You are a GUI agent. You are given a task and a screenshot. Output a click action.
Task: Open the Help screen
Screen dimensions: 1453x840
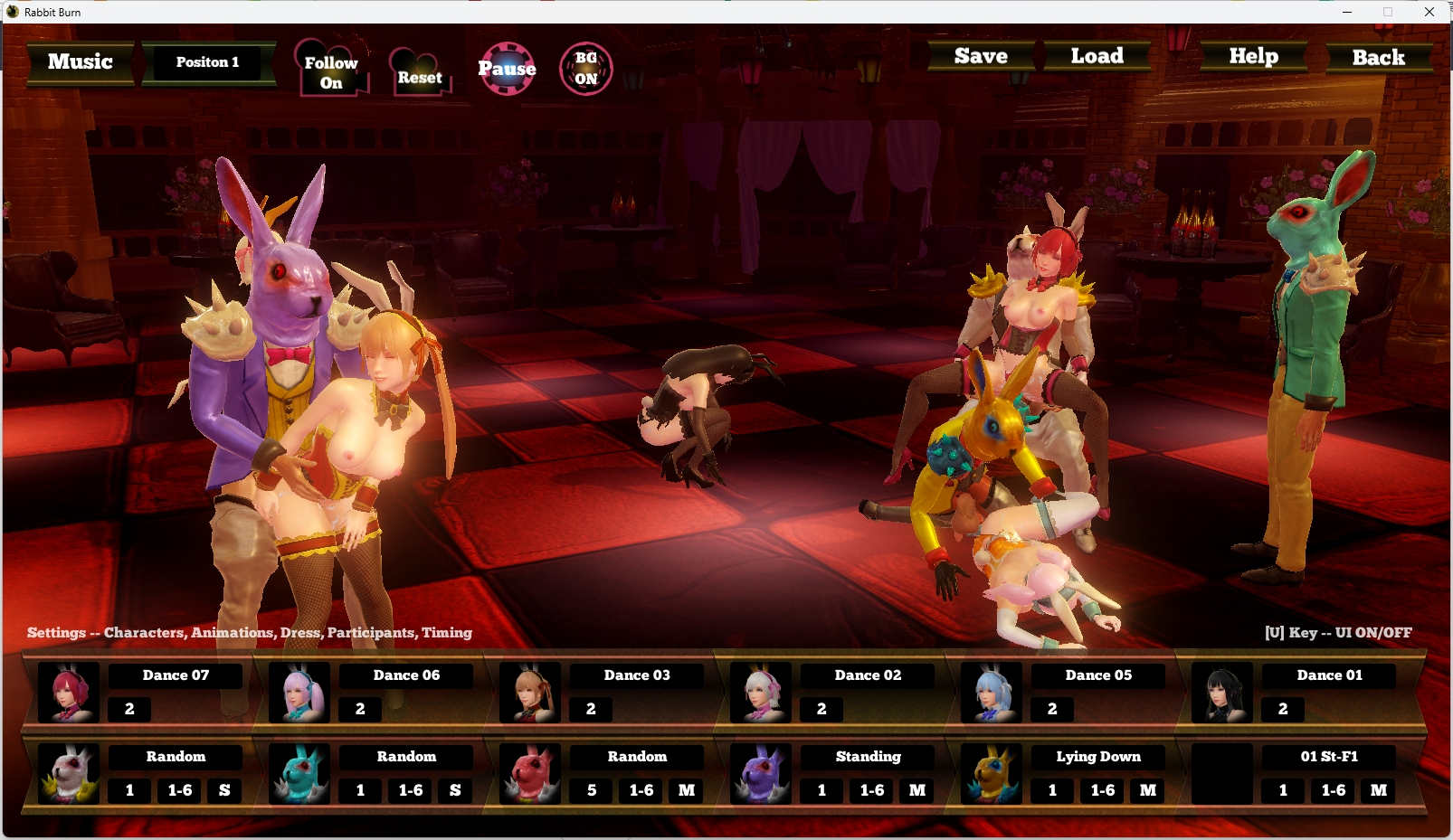pos(1253,56)
